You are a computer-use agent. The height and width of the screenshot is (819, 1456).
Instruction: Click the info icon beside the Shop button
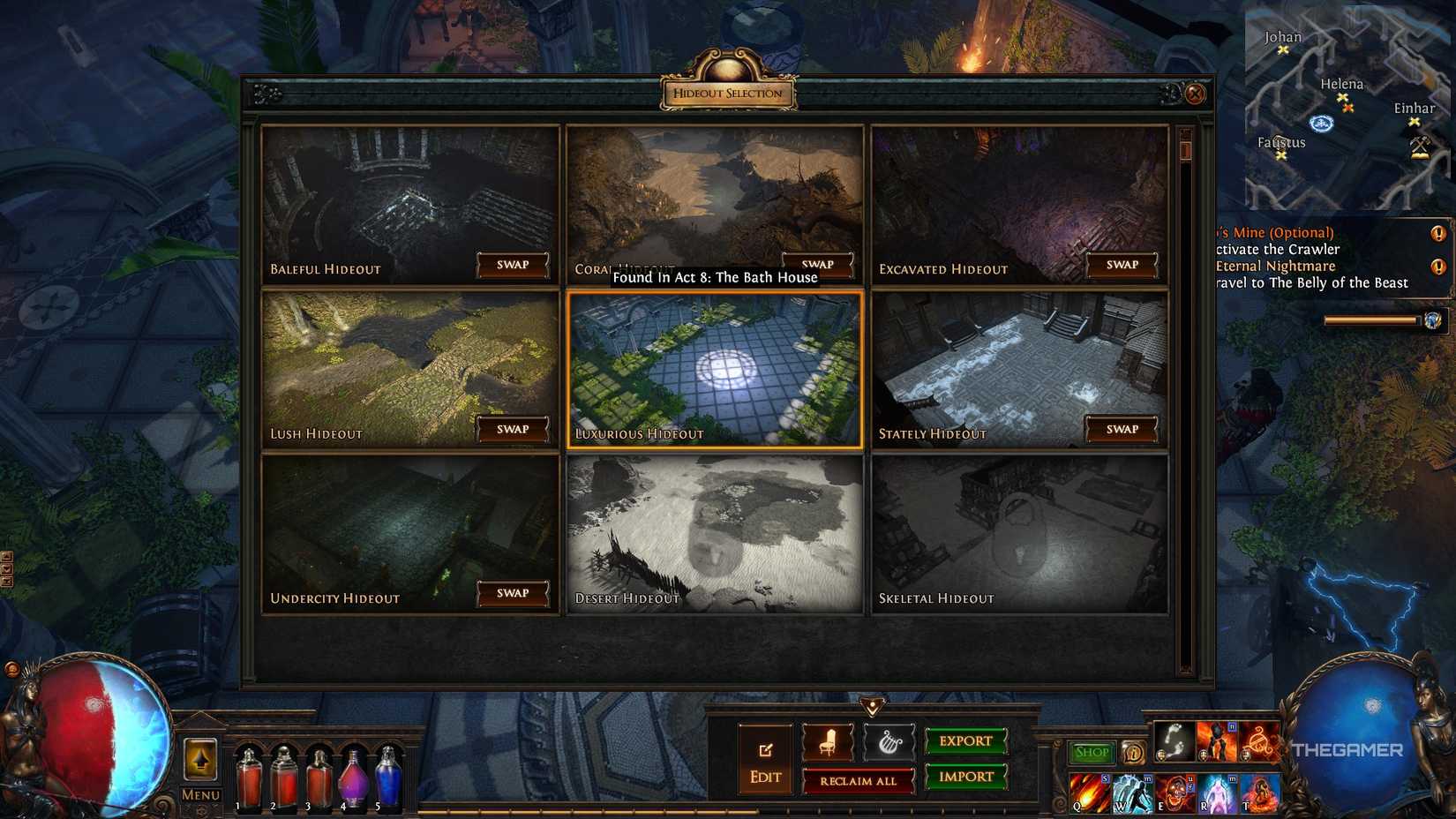pos(1134,754)
